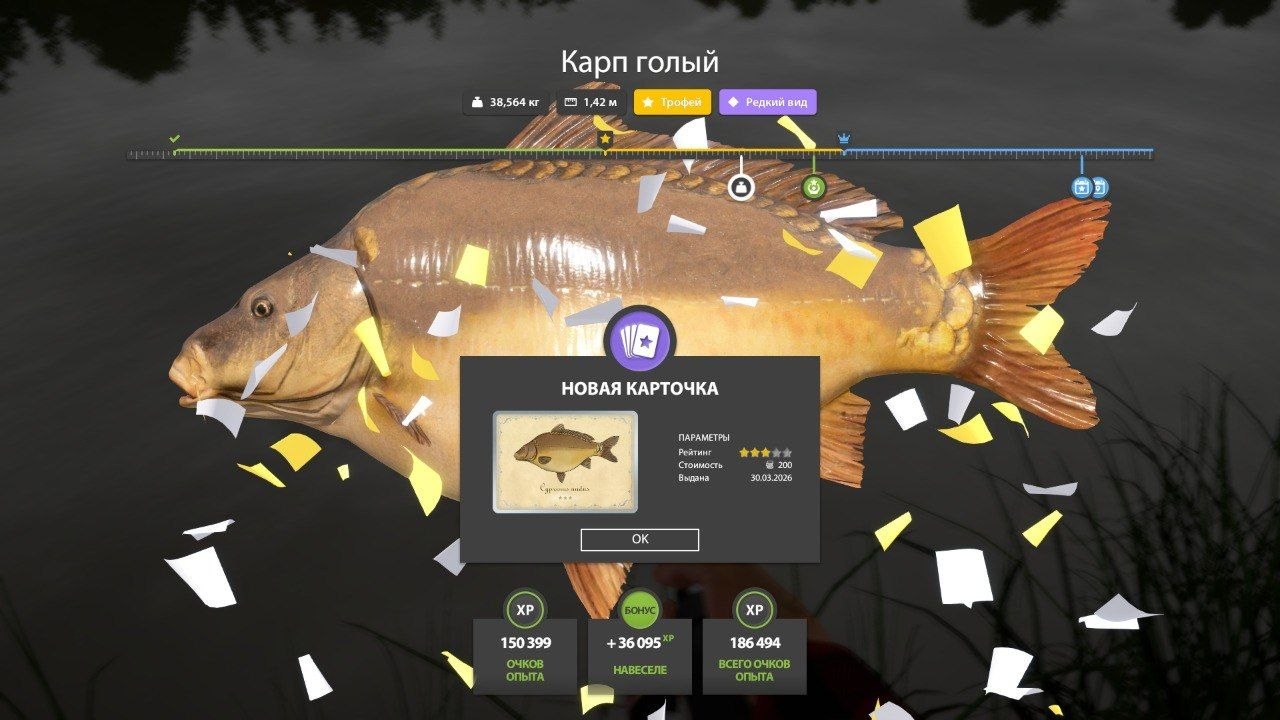Screen dimensions: 1280x720
Task: Click the green record badge marker on the tape
Action: pos(814,188)
